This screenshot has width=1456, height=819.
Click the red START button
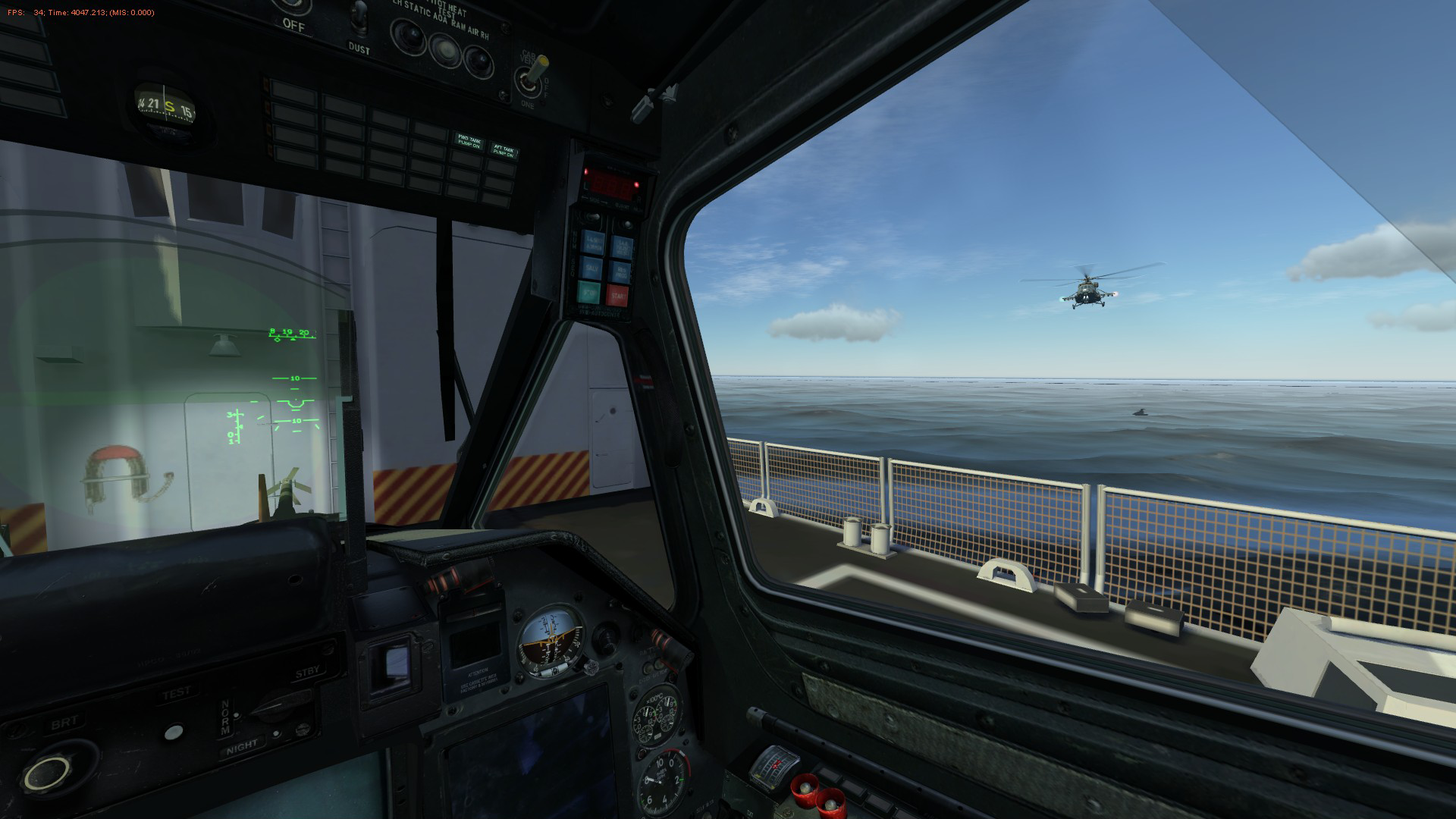[x=618, y=294]
